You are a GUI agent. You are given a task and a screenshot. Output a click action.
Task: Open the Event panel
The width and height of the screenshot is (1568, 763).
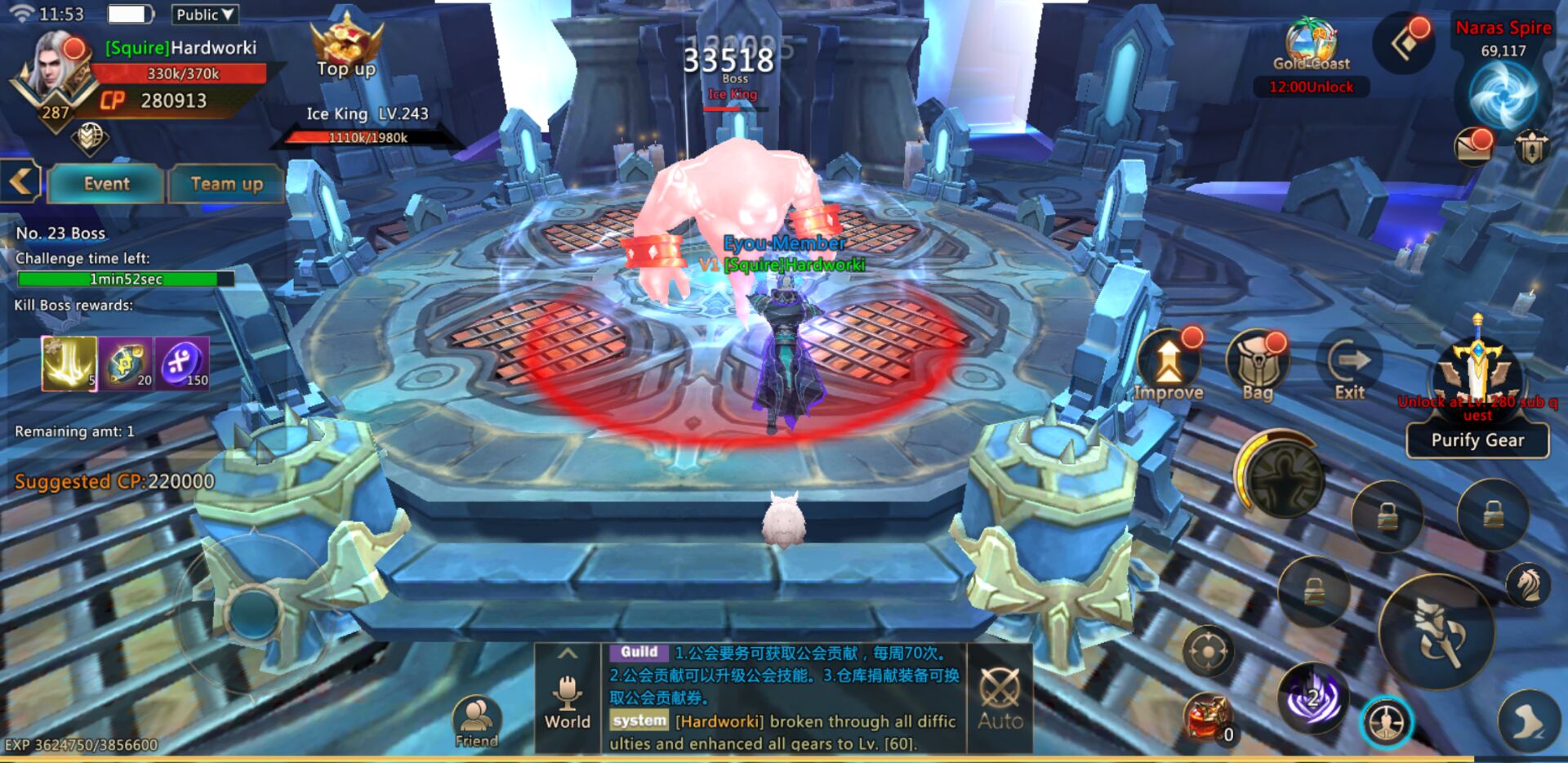(106, 184)
